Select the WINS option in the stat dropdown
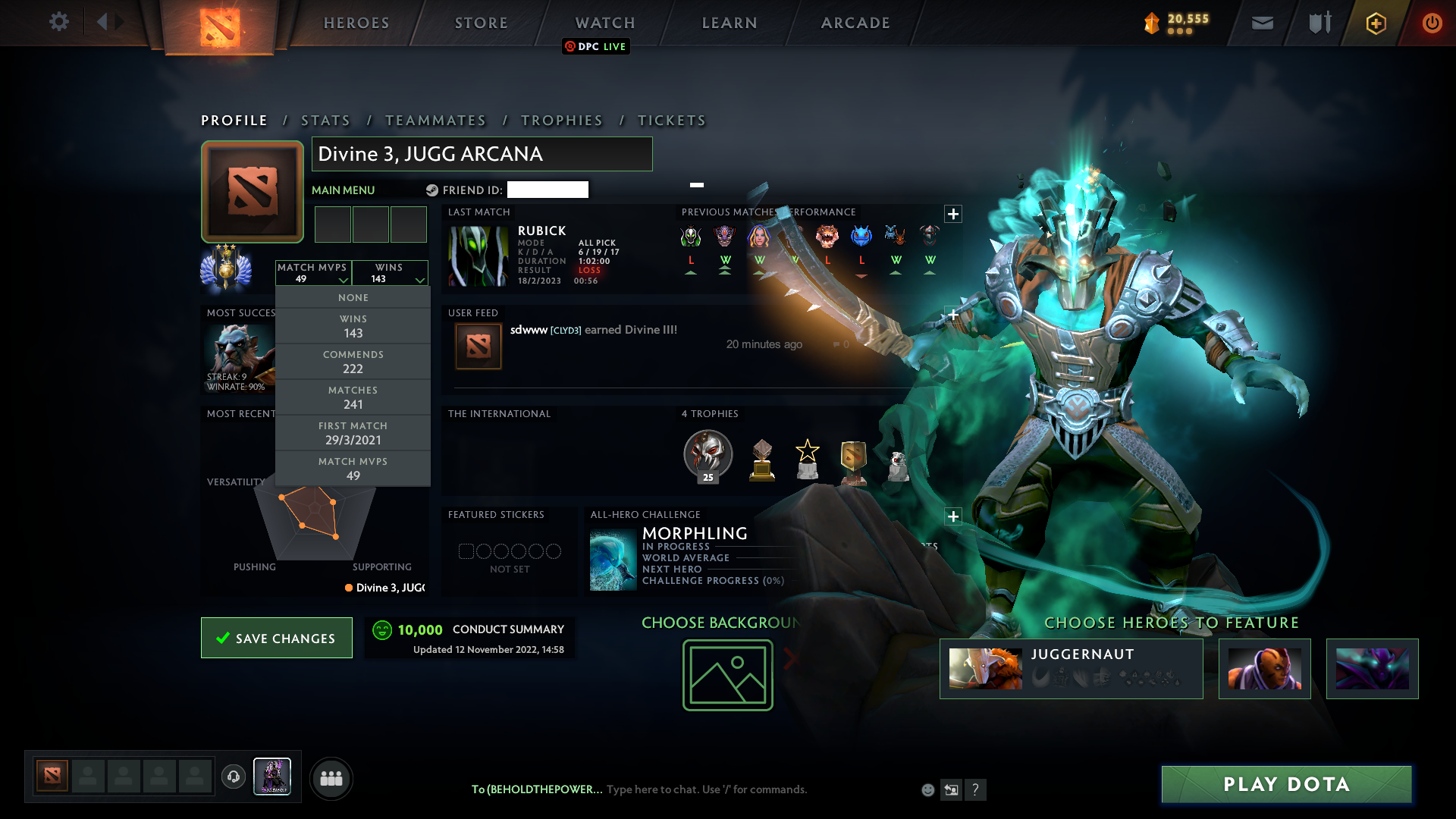The image size is (1456, 819). coord(353,326)
